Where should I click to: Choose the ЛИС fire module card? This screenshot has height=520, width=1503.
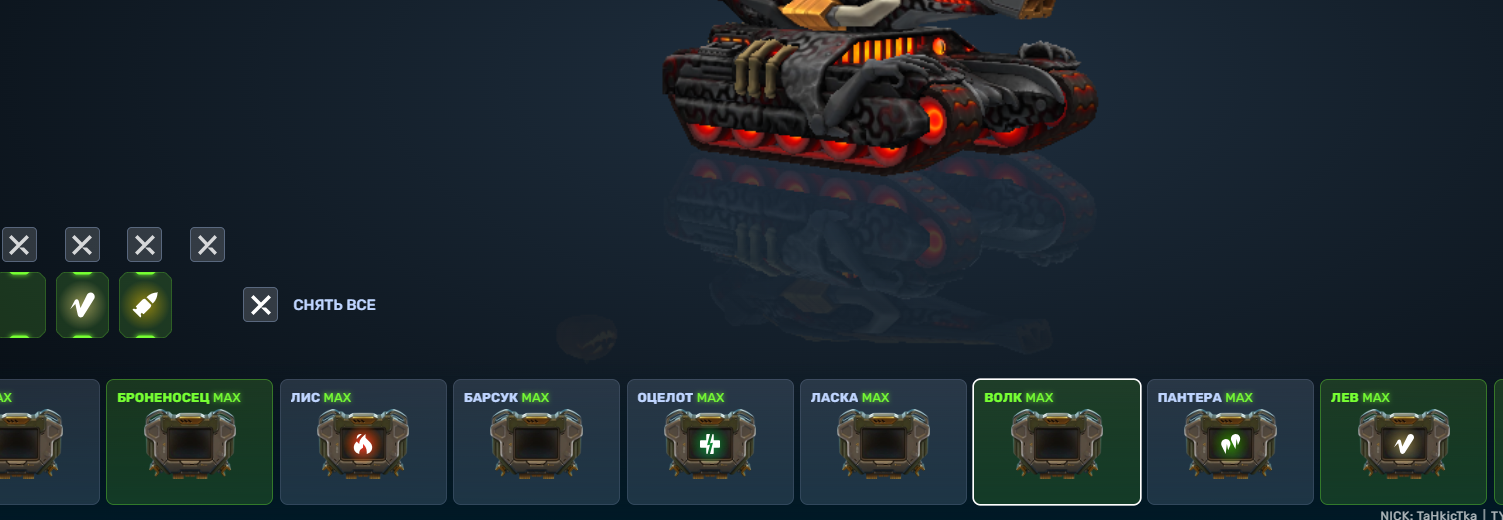pyautogui.click(x=363, y=442)
